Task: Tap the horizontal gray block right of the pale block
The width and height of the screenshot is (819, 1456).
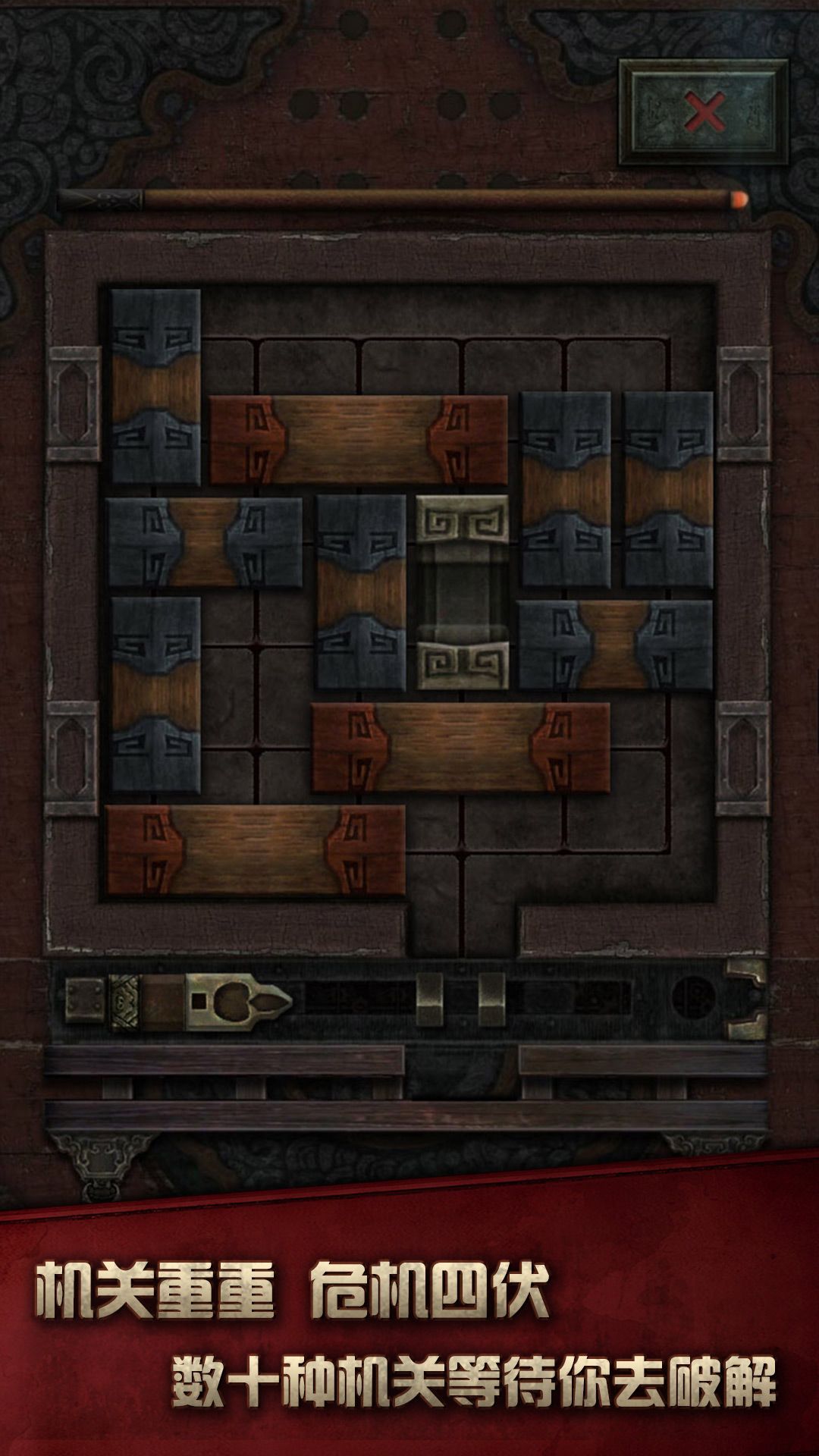Action: tap(615, 645)
